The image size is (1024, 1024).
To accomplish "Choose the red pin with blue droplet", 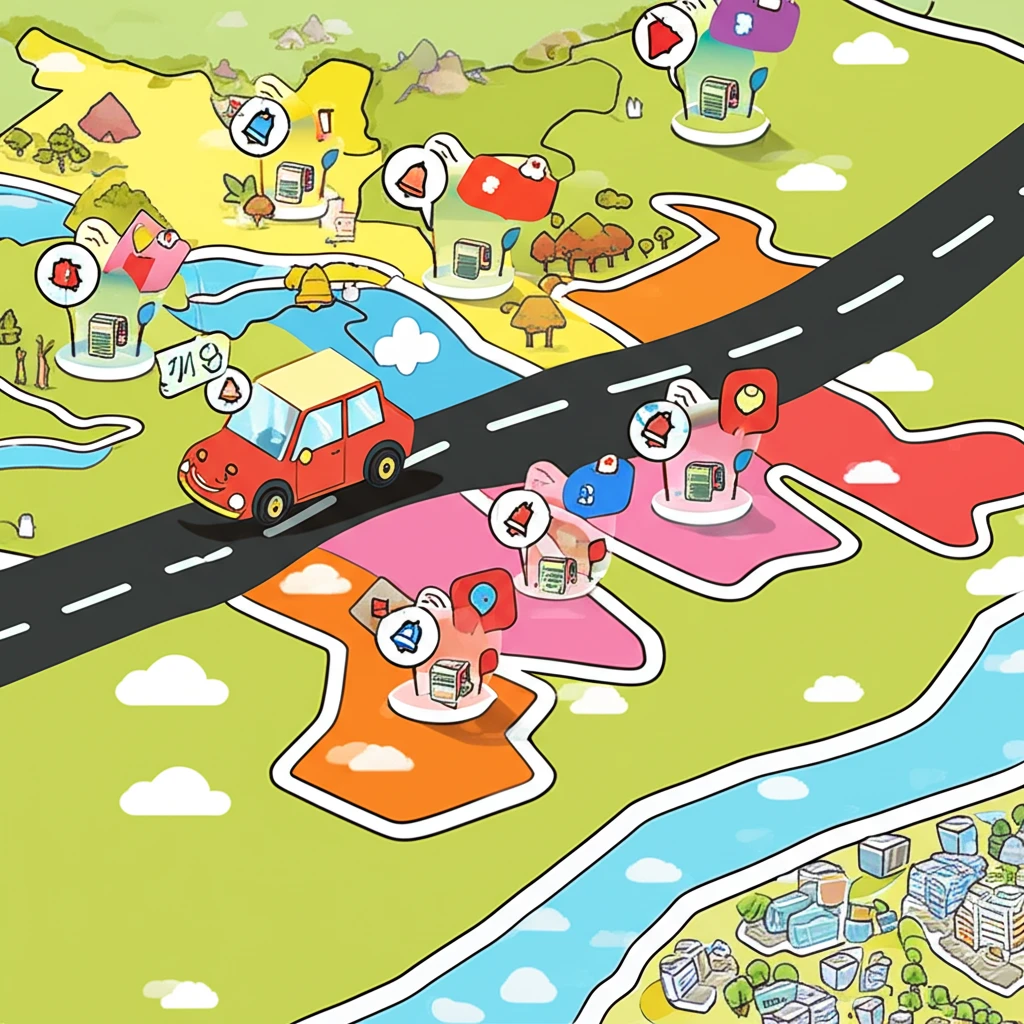I will click(483, 600).
